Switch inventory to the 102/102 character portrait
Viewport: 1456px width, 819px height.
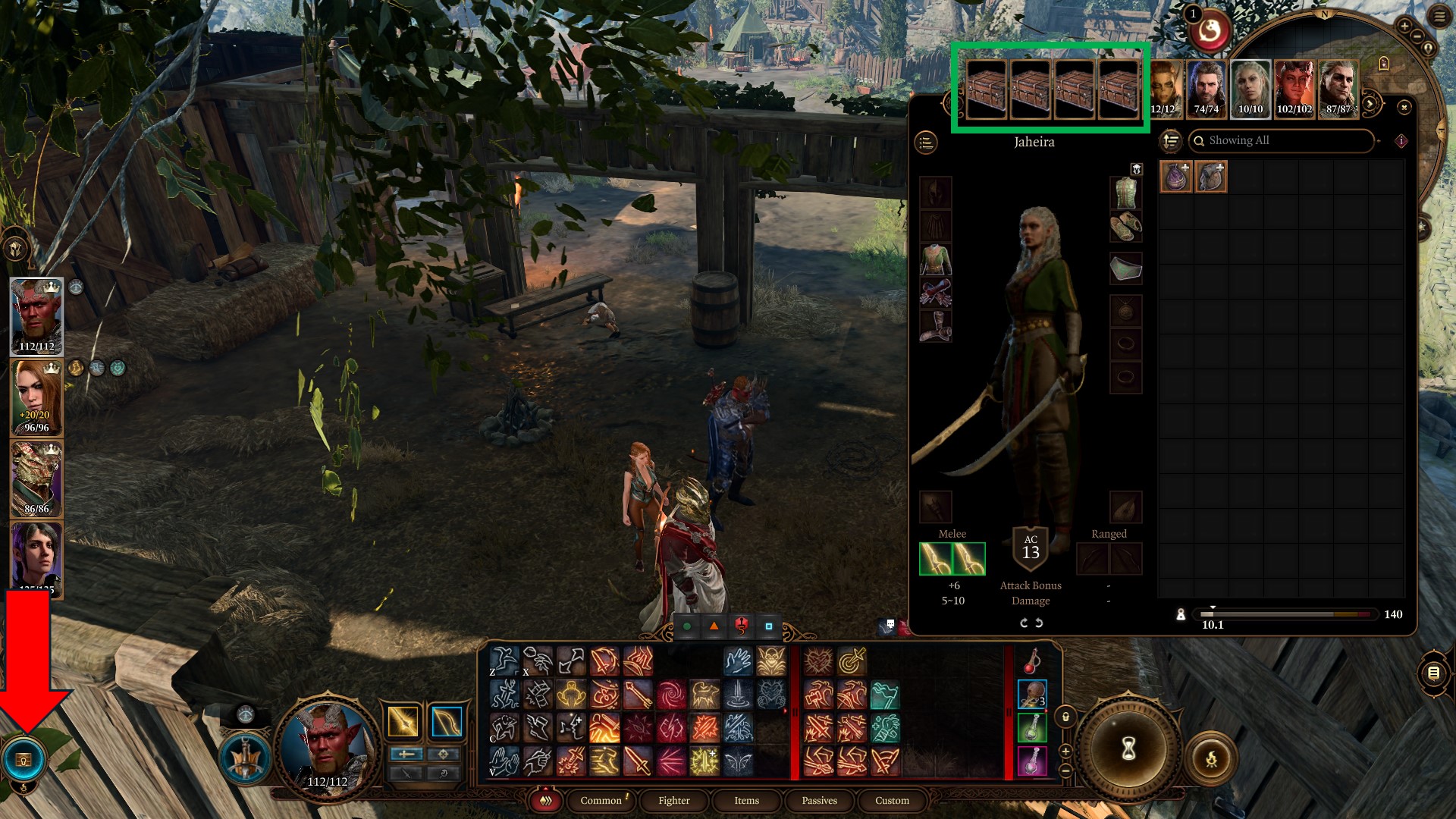1294,86
